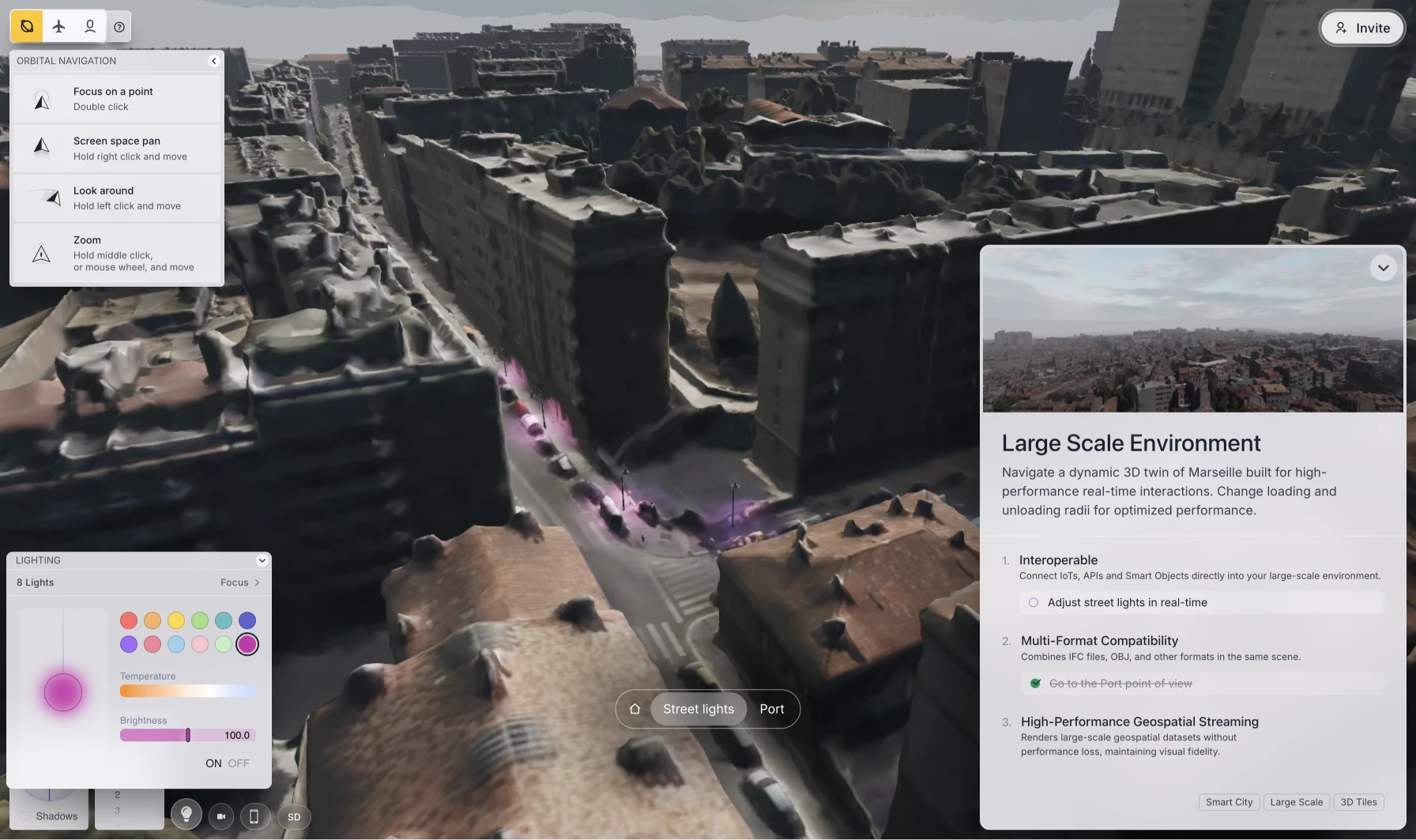Choose the 3D Tiles tag

pyautogui.click(x=1358, y=802)
